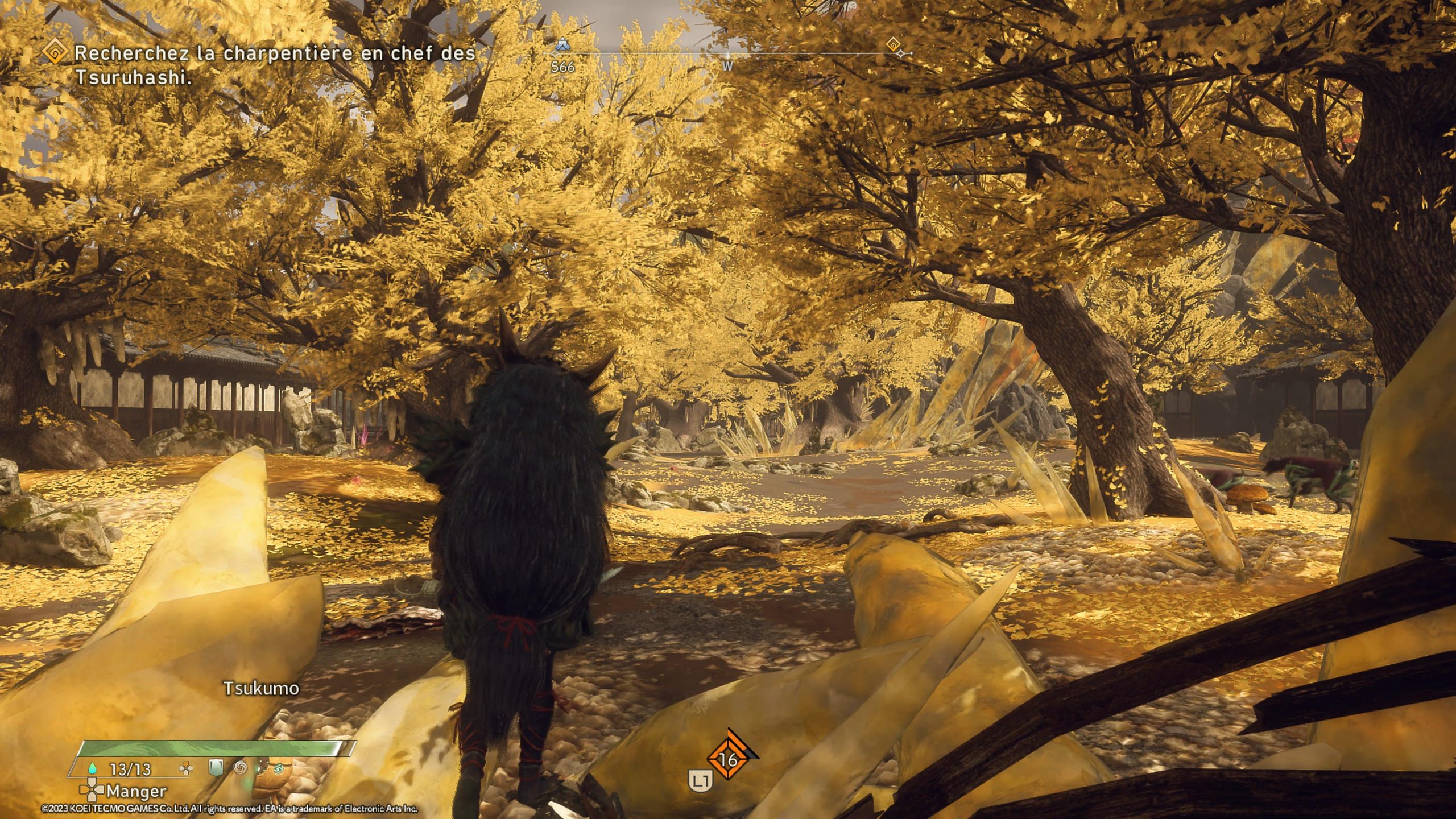Click the quest objective diamond icon top-left

tap(55, 52)
